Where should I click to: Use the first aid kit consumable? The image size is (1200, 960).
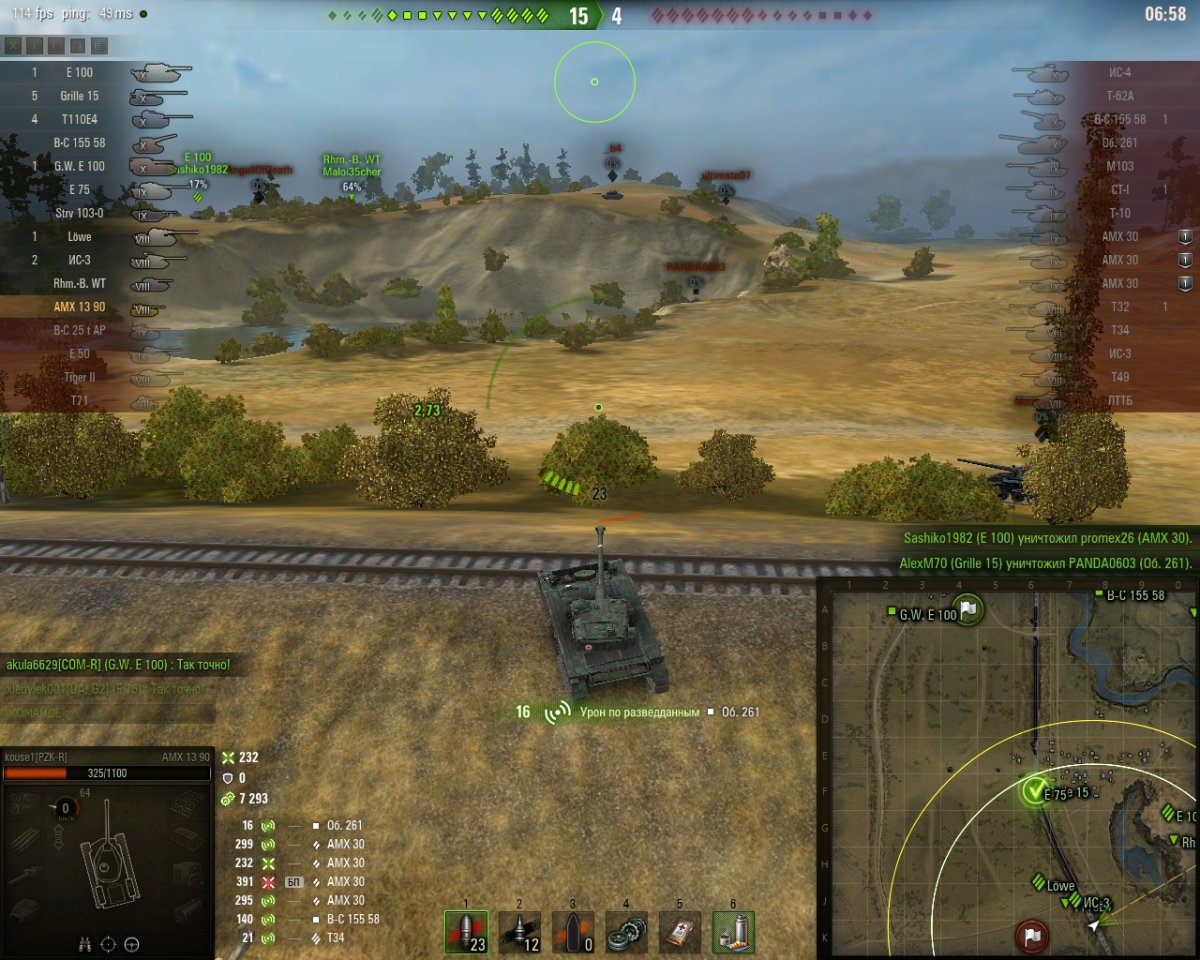[x=680, y=932]
